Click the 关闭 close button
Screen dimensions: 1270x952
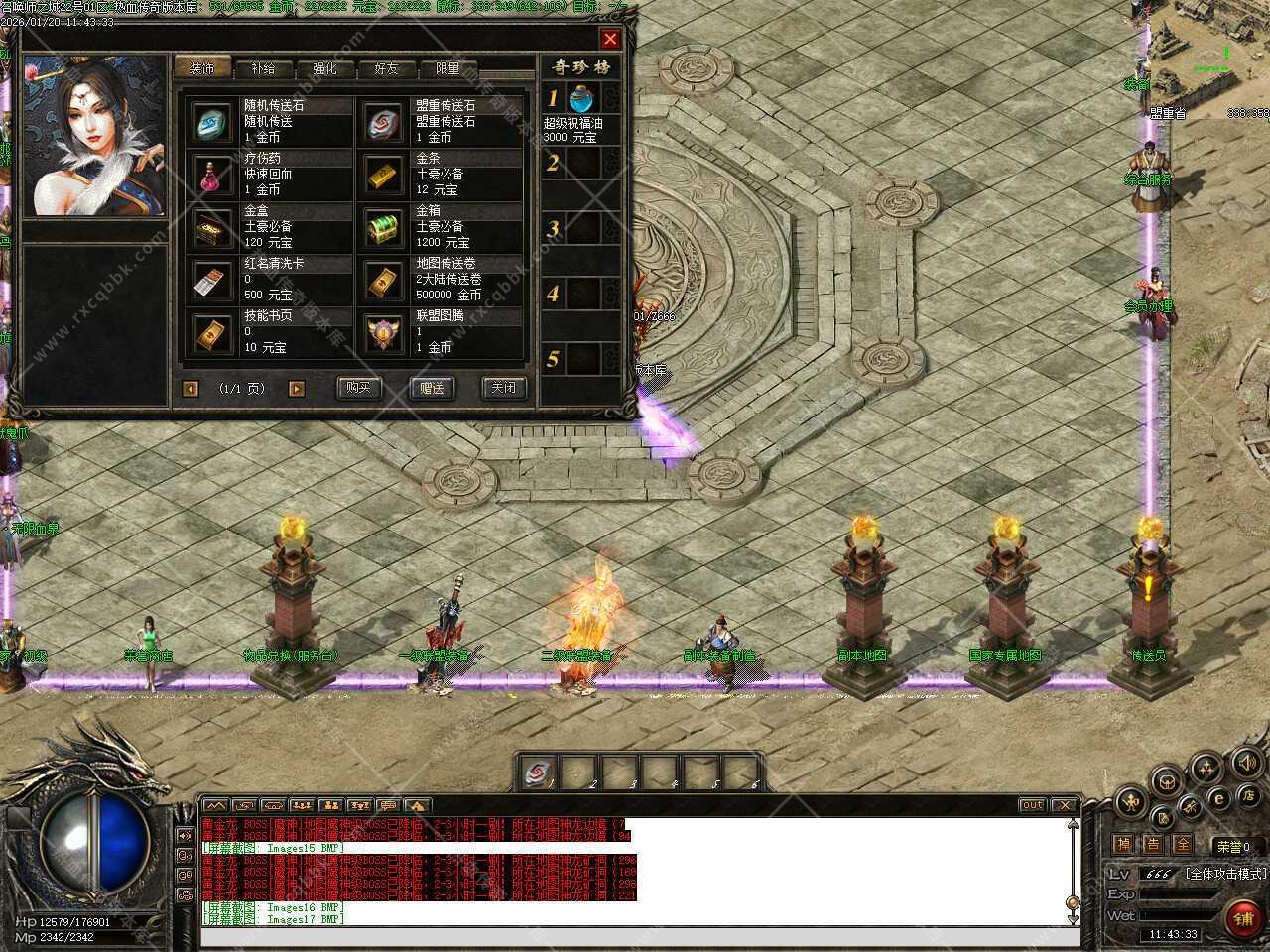click(503, 388)
